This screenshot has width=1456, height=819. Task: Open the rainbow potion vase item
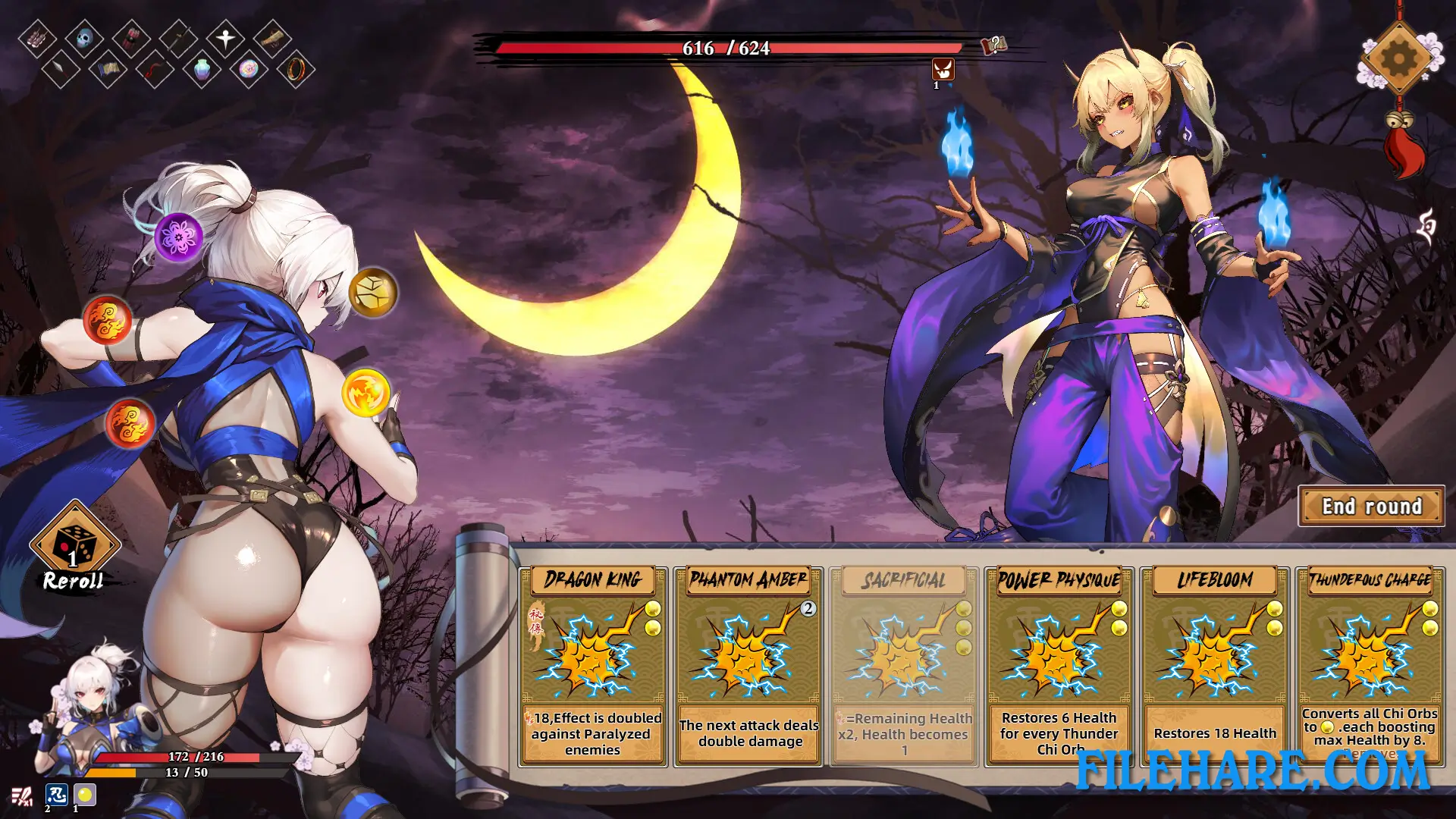click(x=202, y=71)
